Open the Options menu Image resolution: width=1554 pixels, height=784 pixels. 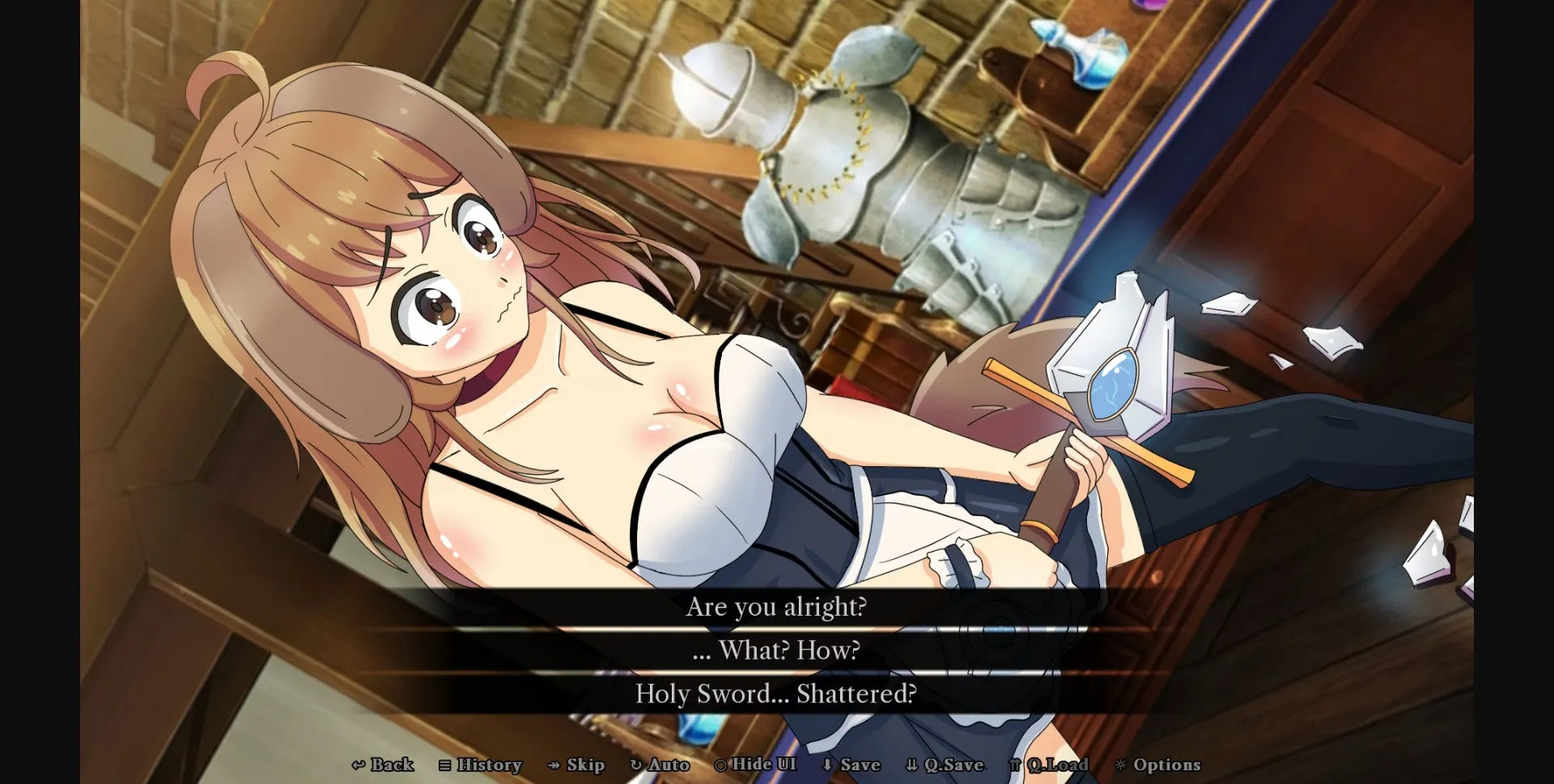click(1160, 765)
